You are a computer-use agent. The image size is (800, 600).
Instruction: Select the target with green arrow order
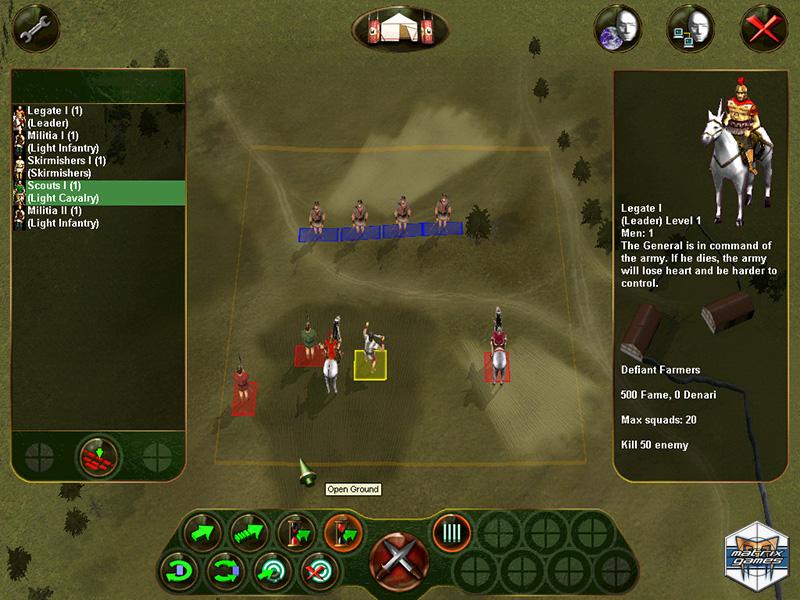[272, 573]
